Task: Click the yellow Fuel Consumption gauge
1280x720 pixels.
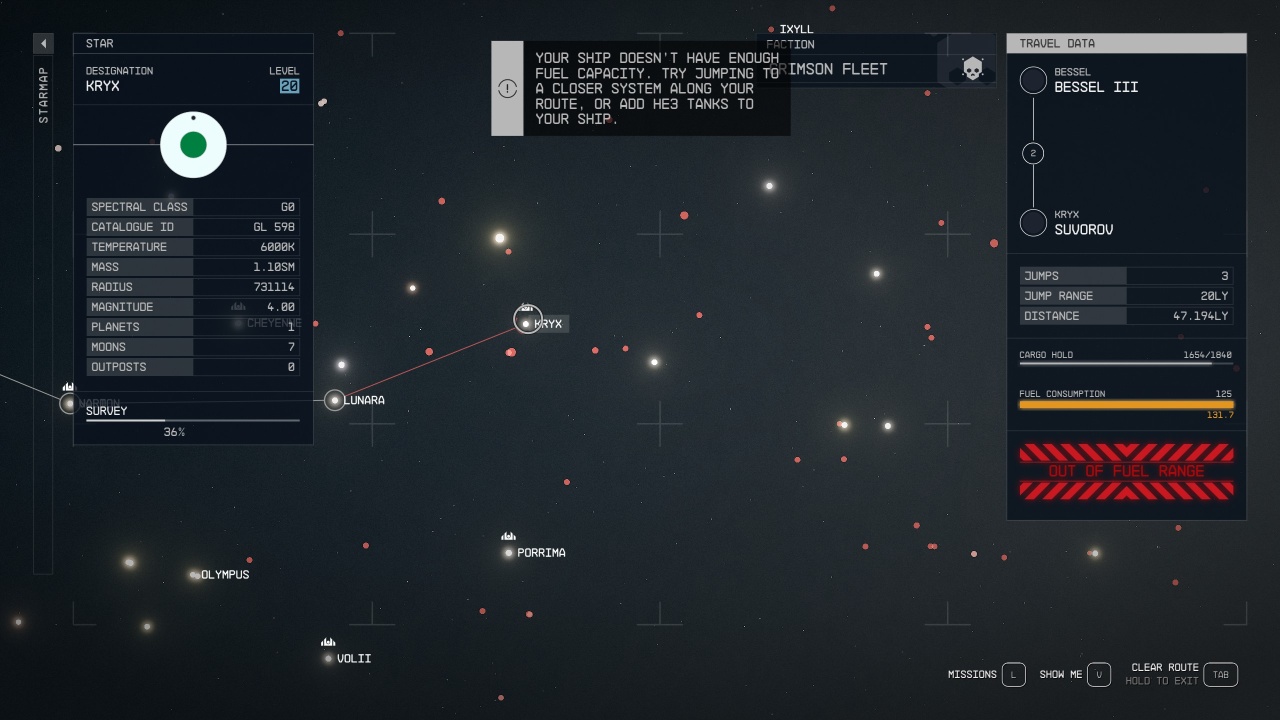Action: click(x=1125, y=405)
